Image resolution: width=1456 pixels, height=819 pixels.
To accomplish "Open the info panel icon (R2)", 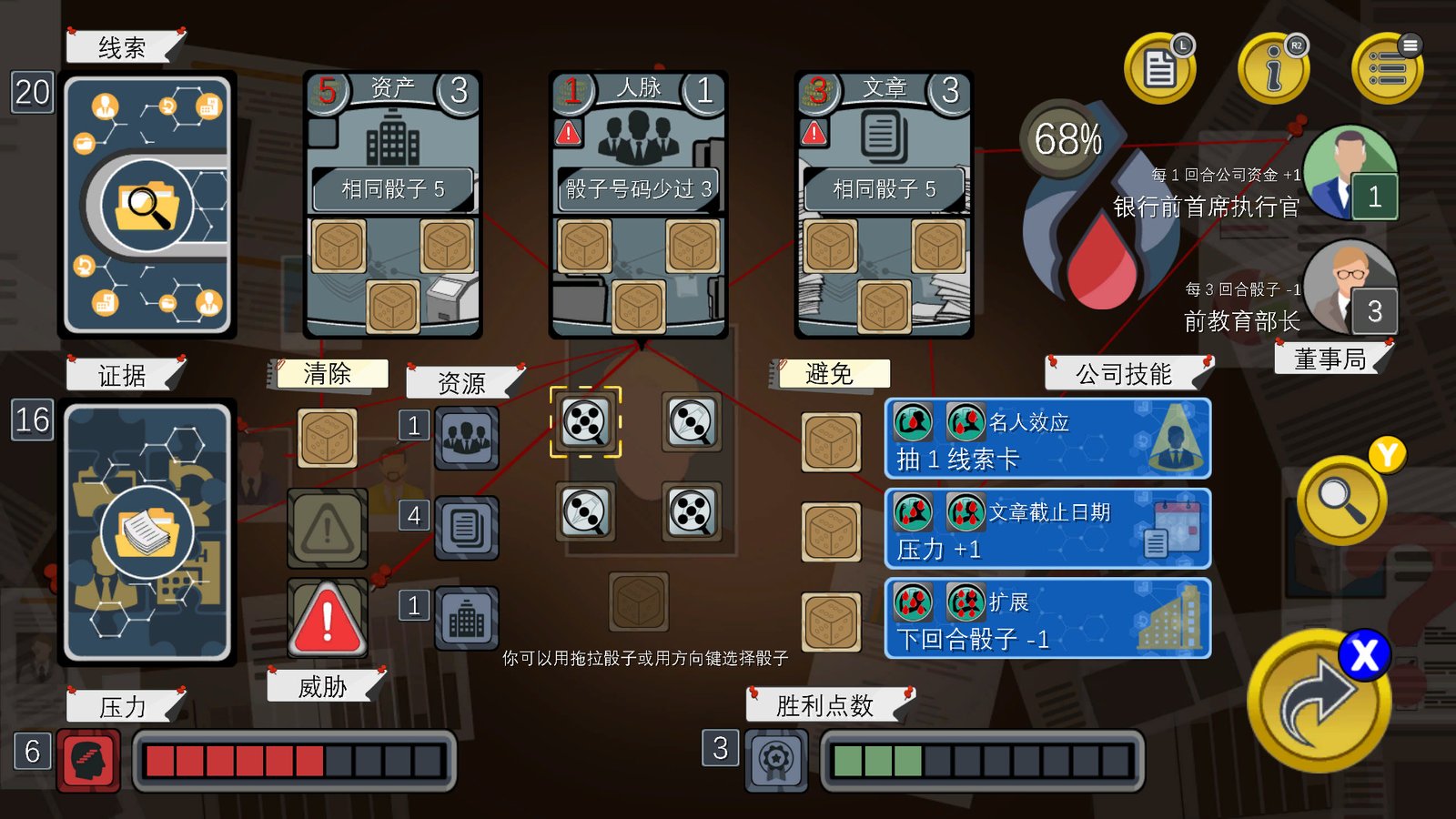I will [1273, 68].
